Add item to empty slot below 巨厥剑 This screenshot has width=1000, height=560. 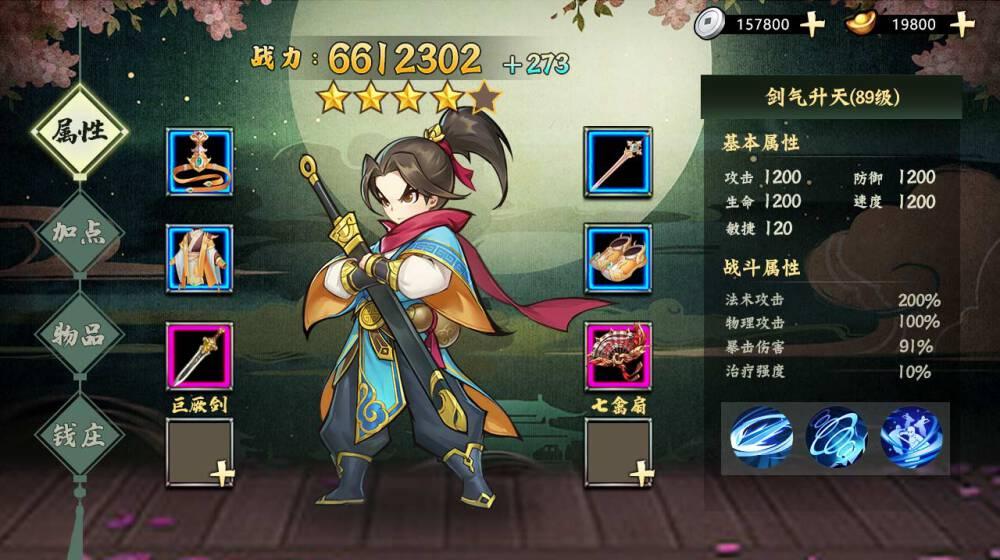[x=200, y=452]
